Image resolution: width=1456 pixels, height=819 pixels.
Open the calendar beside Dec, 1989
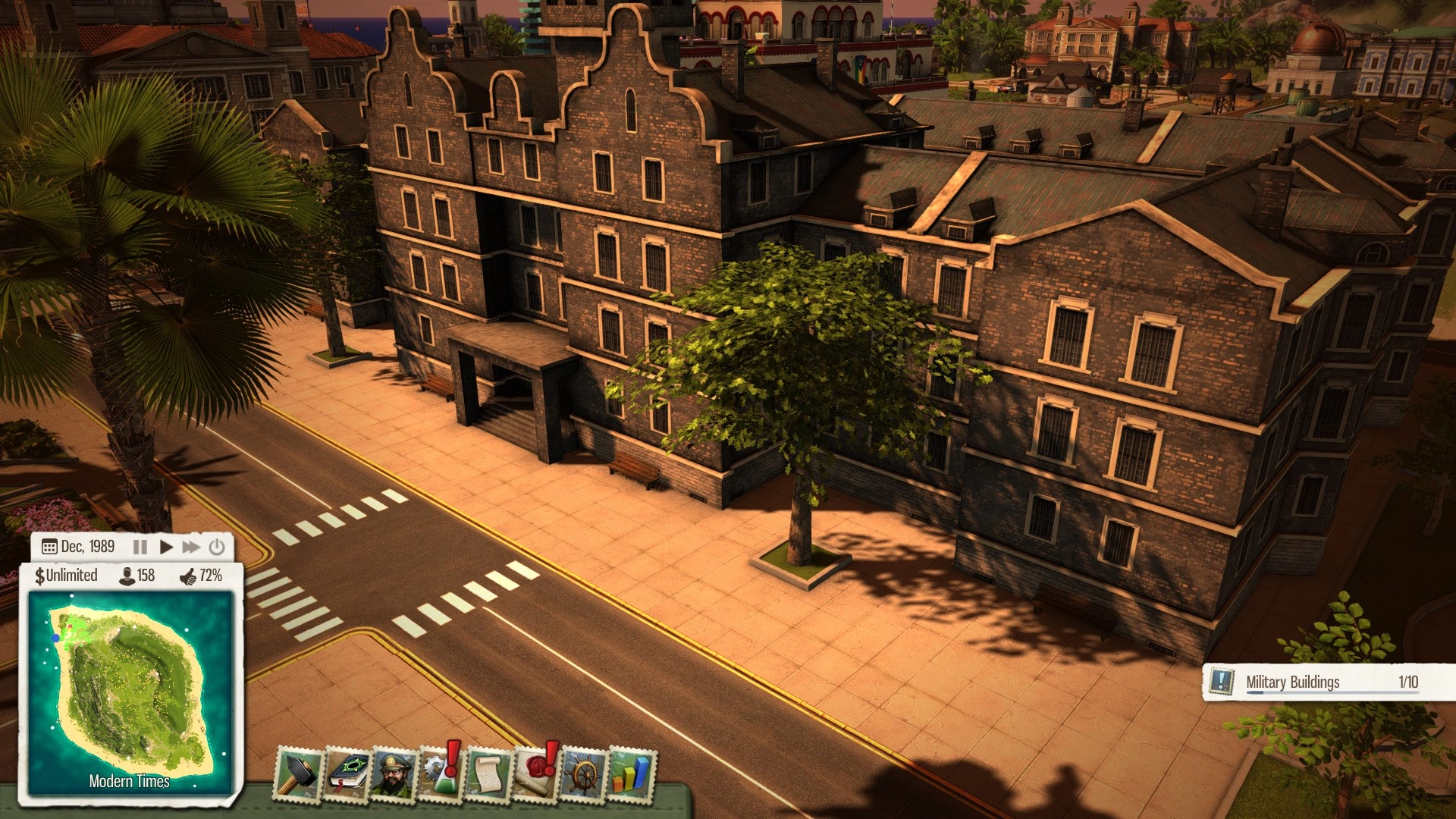[x=49, y=547]
